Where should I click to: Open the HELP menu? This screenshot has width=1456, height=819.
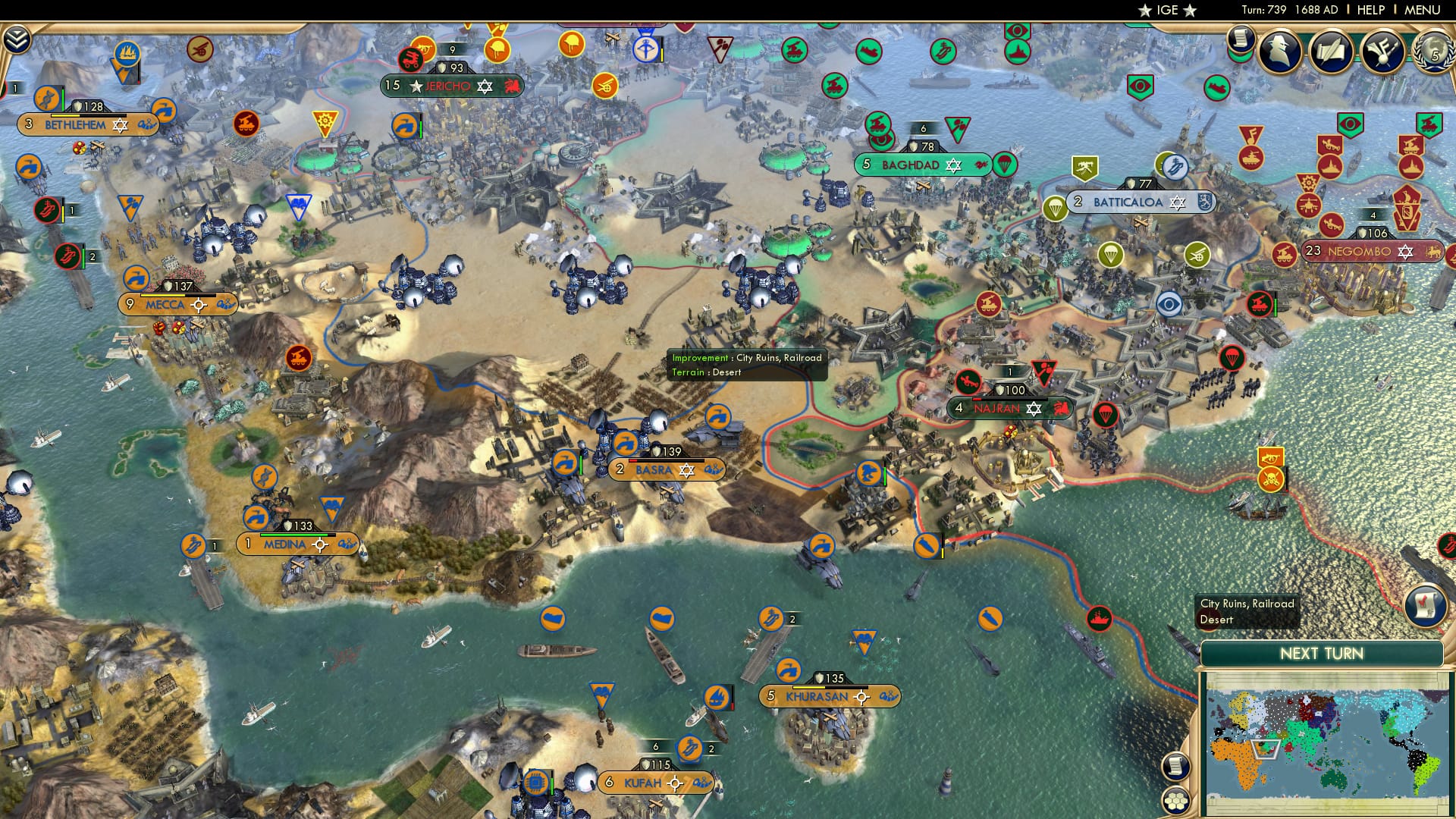(1370, 9)
